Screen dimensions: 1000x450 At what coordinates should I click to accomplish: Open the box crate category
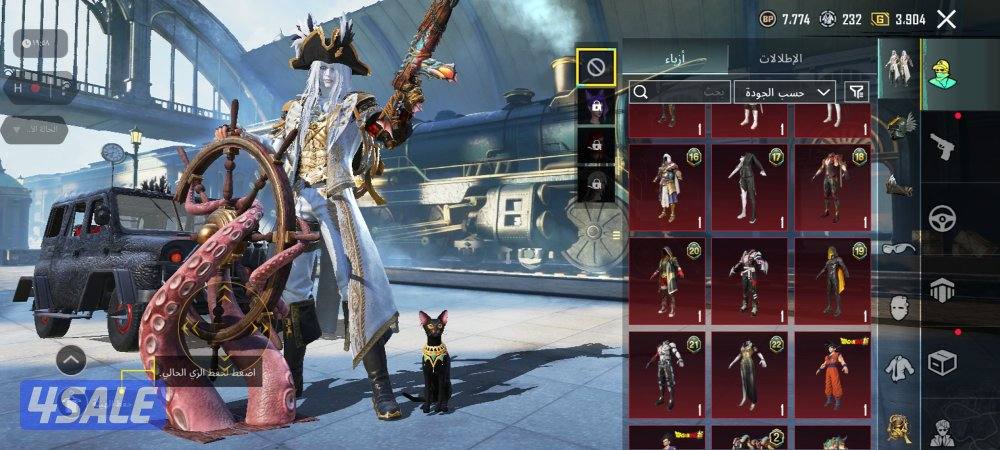click(943, 363)
